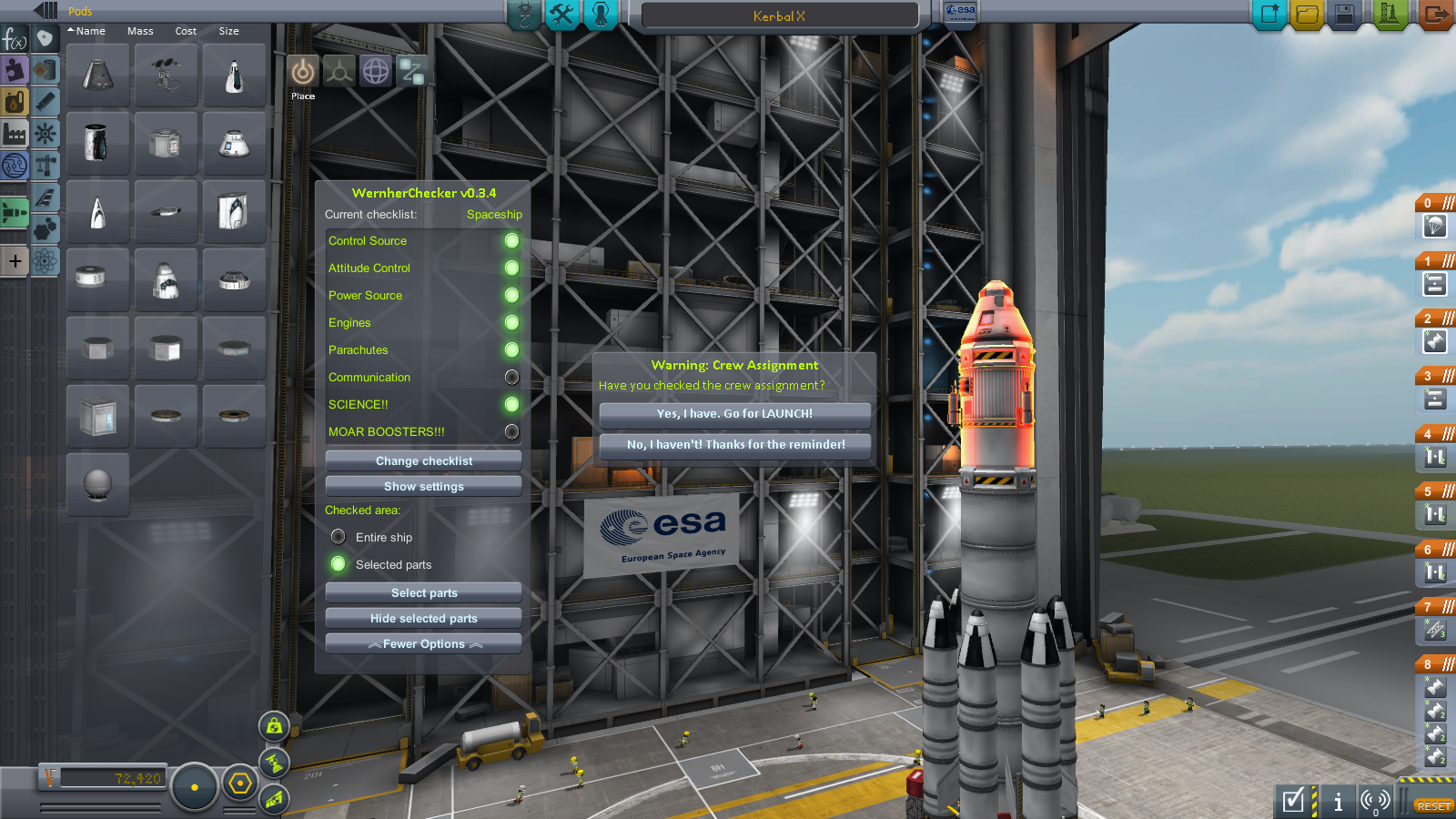Click the Select parts button
The height and width of the screenshot is (819, 1456).
pos(423,593)
